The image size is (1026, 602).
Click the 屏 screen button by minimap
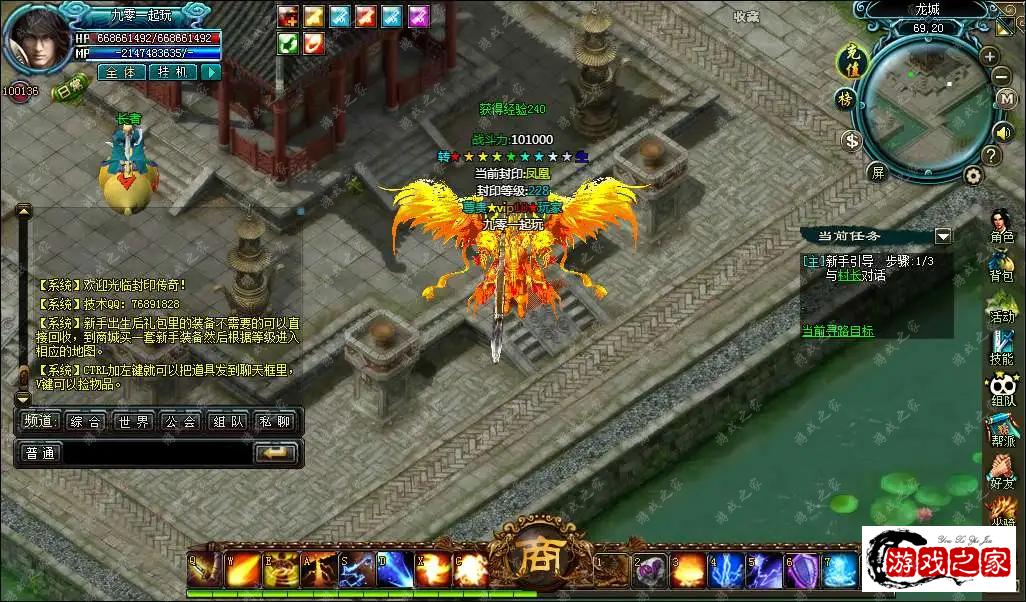877,172
